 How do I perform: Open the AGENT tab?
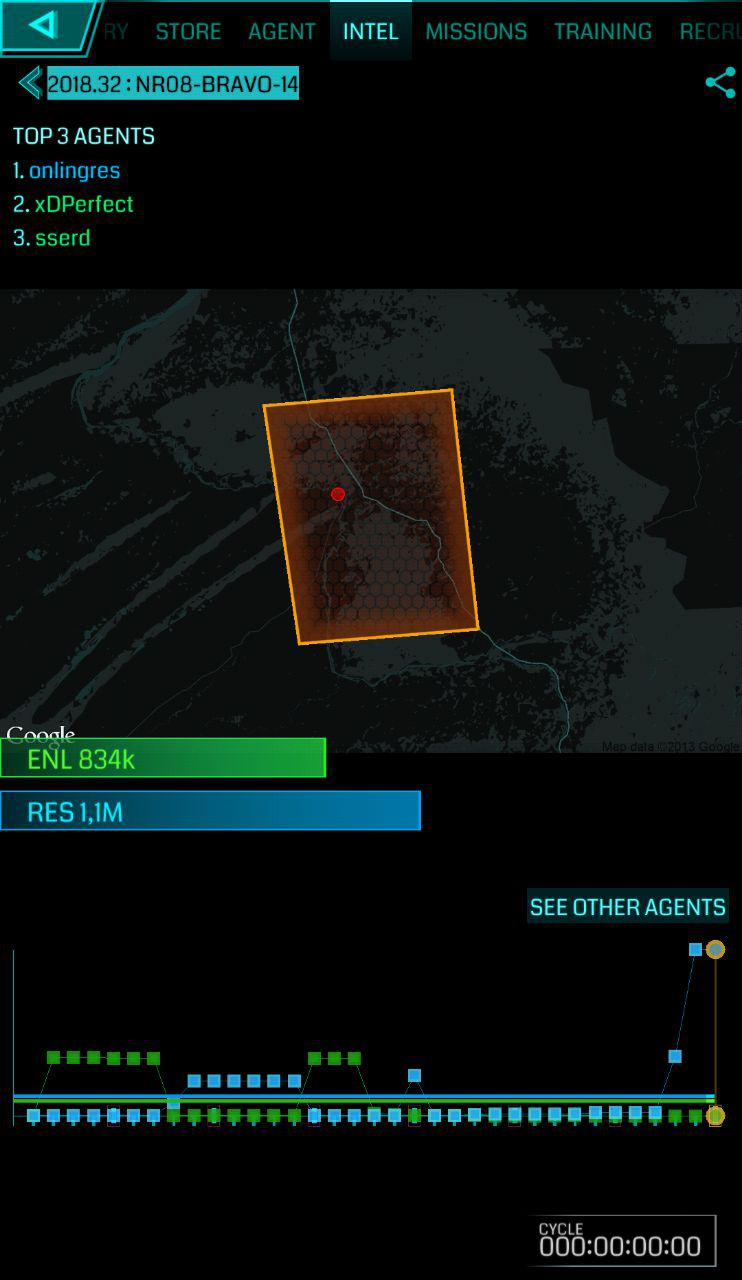[x=282, y=31]
